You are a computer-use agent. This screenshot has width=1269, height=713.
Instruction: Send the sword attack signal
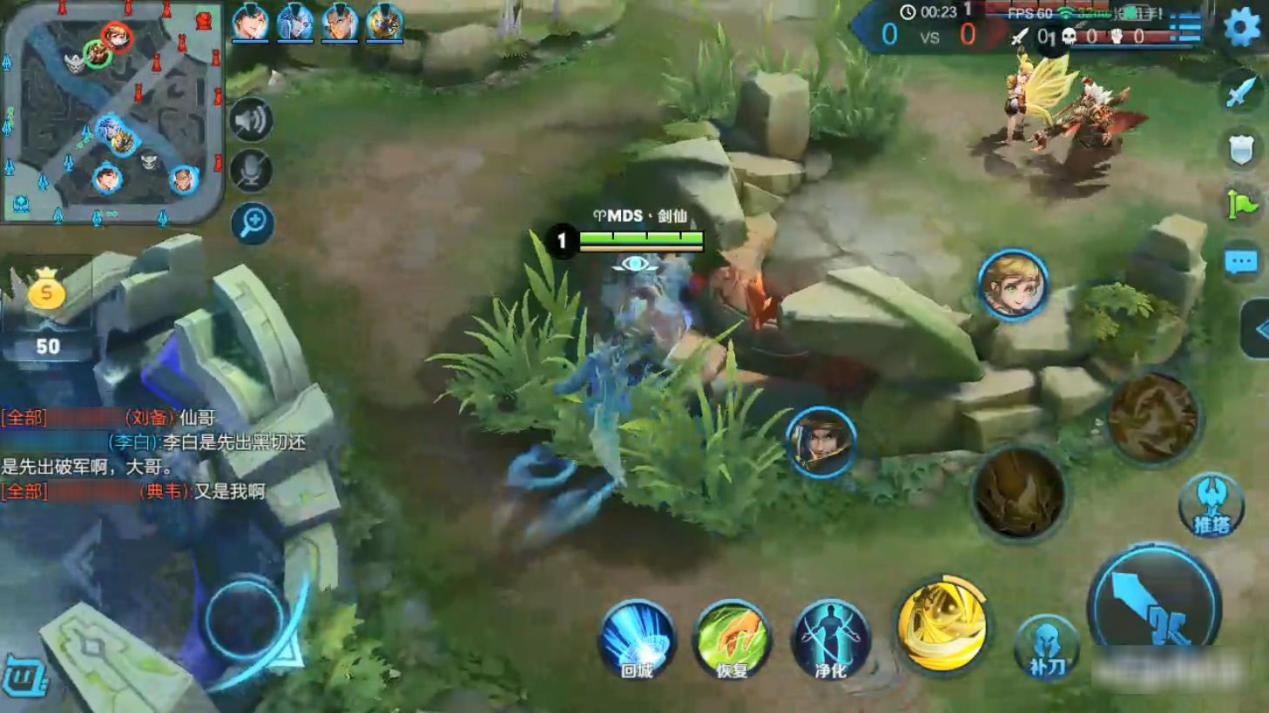(x=1241, y=93)
